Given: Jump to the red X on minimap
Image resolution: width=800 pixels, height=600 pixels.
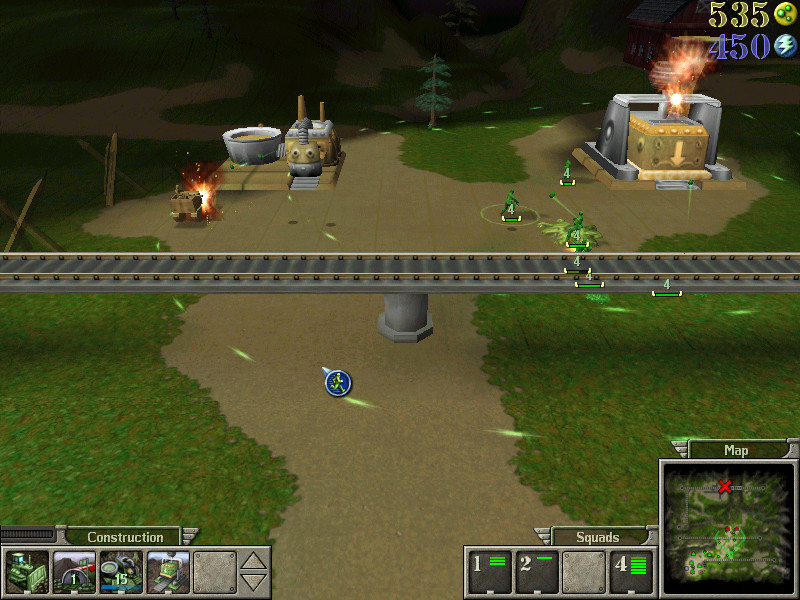Looking at the screenshot, I should pyautogui.click(x=725, y=487).
